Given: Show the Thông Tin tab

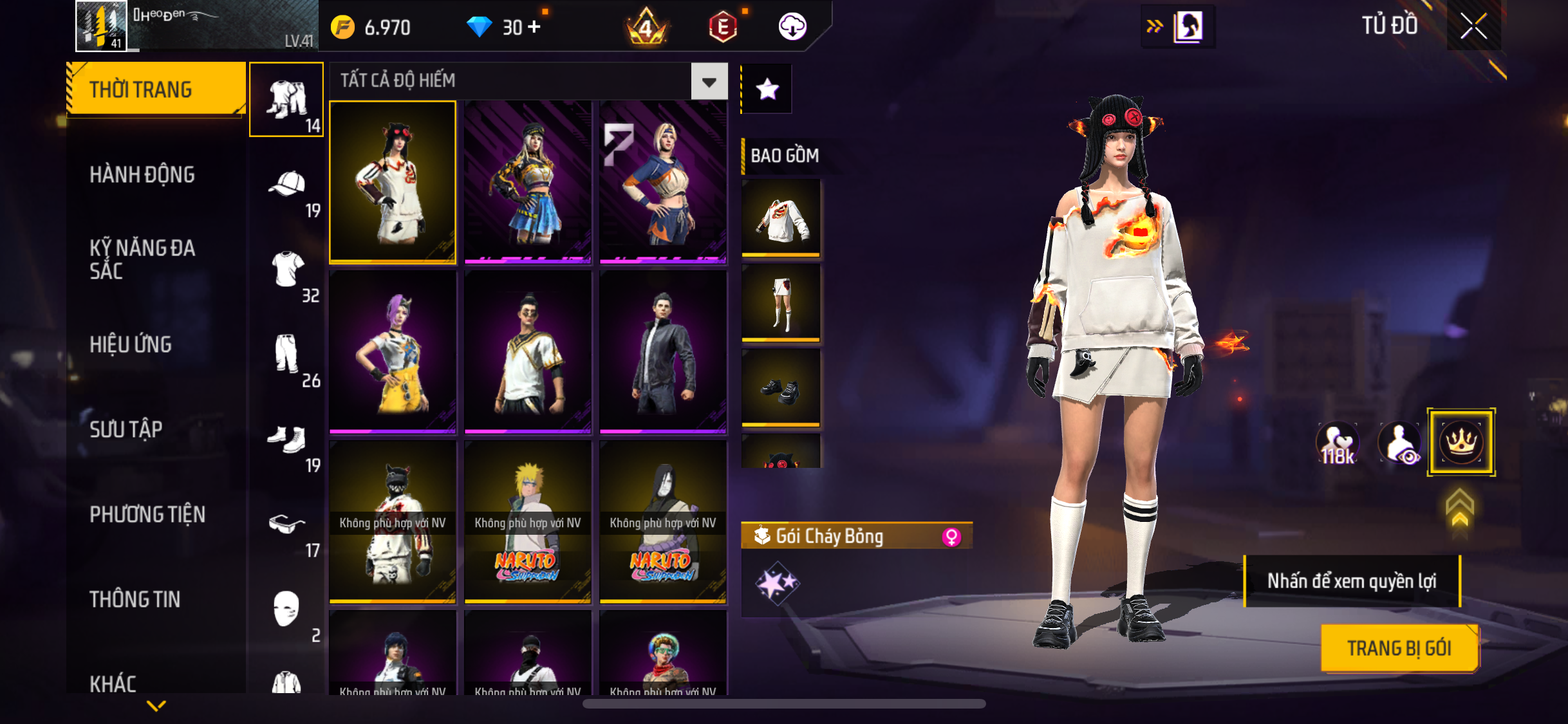Looking at the screenshot, I should [135, 599].
